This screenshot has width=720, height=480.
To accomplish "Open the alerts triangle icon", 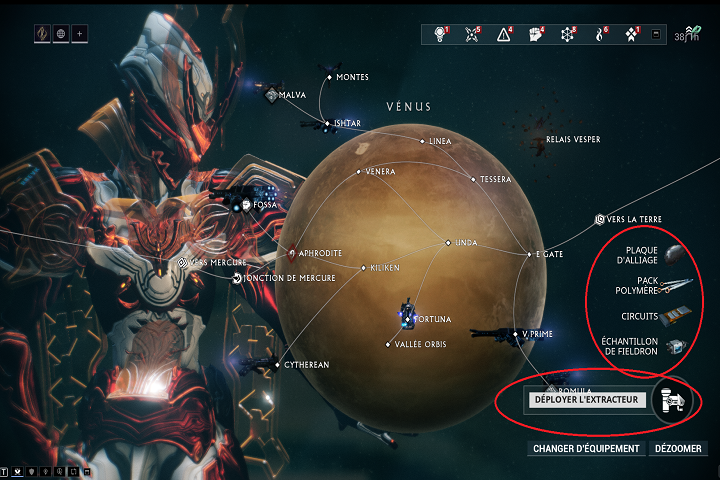I will tap(503, 34).
